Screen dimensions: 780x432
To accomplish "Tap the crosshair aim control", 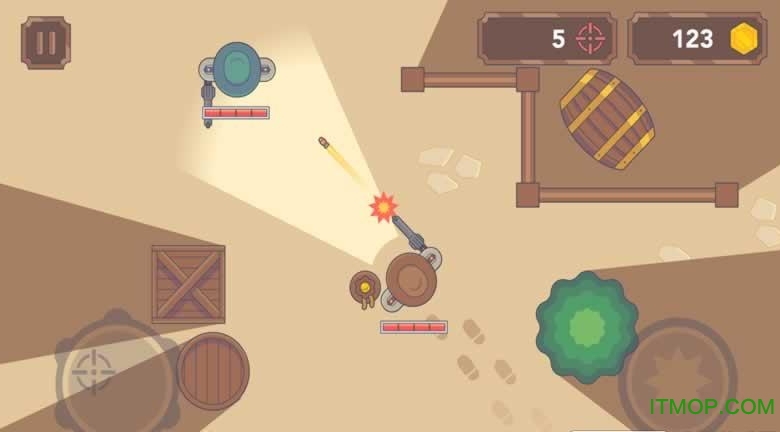I will 94,371.
